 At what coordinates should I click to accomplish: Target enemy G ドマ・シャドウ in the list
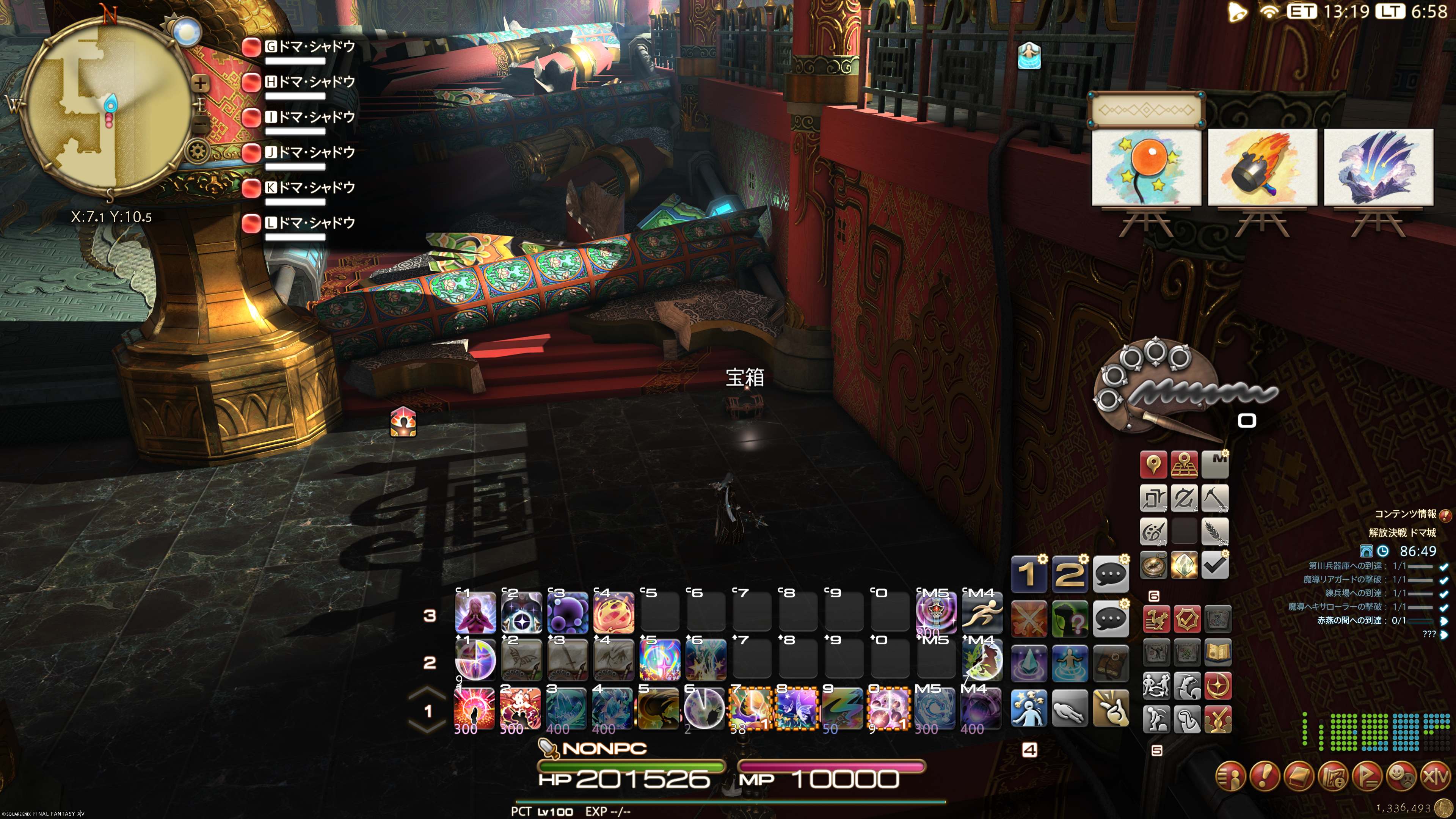(309, 47)
